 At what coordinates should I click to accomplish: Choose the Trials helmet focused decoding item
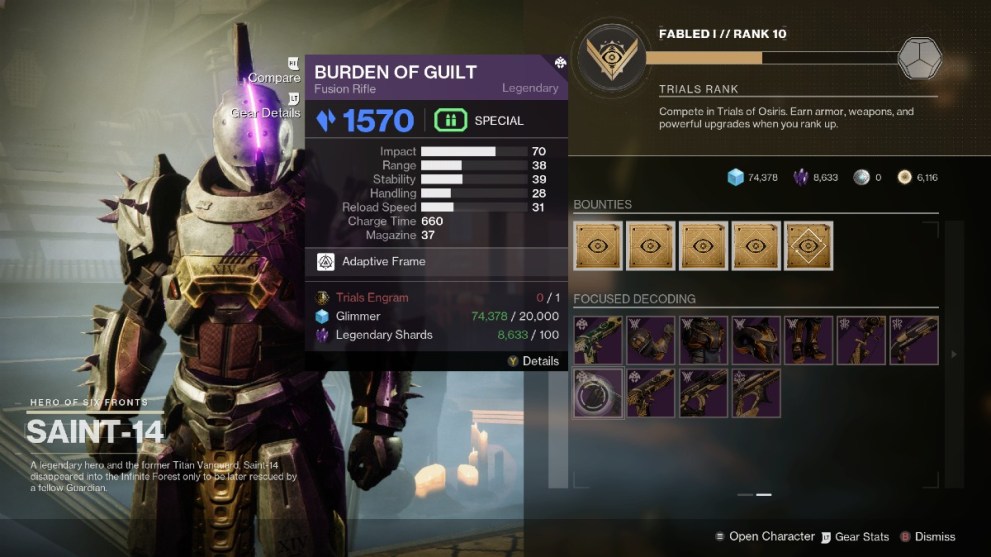[x=756, y=340]
